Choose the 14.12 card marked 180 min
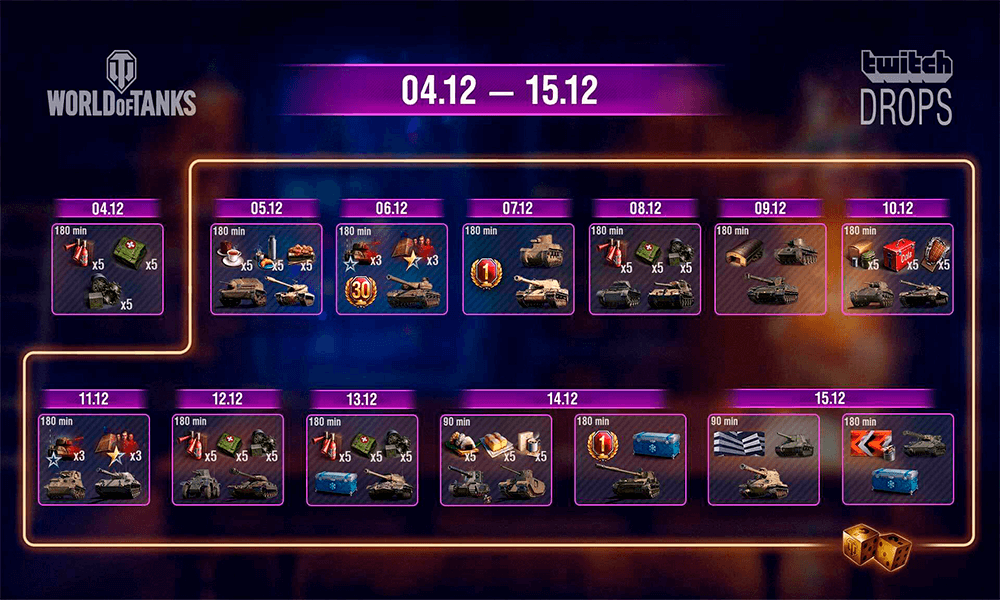 tap(629, 460)
